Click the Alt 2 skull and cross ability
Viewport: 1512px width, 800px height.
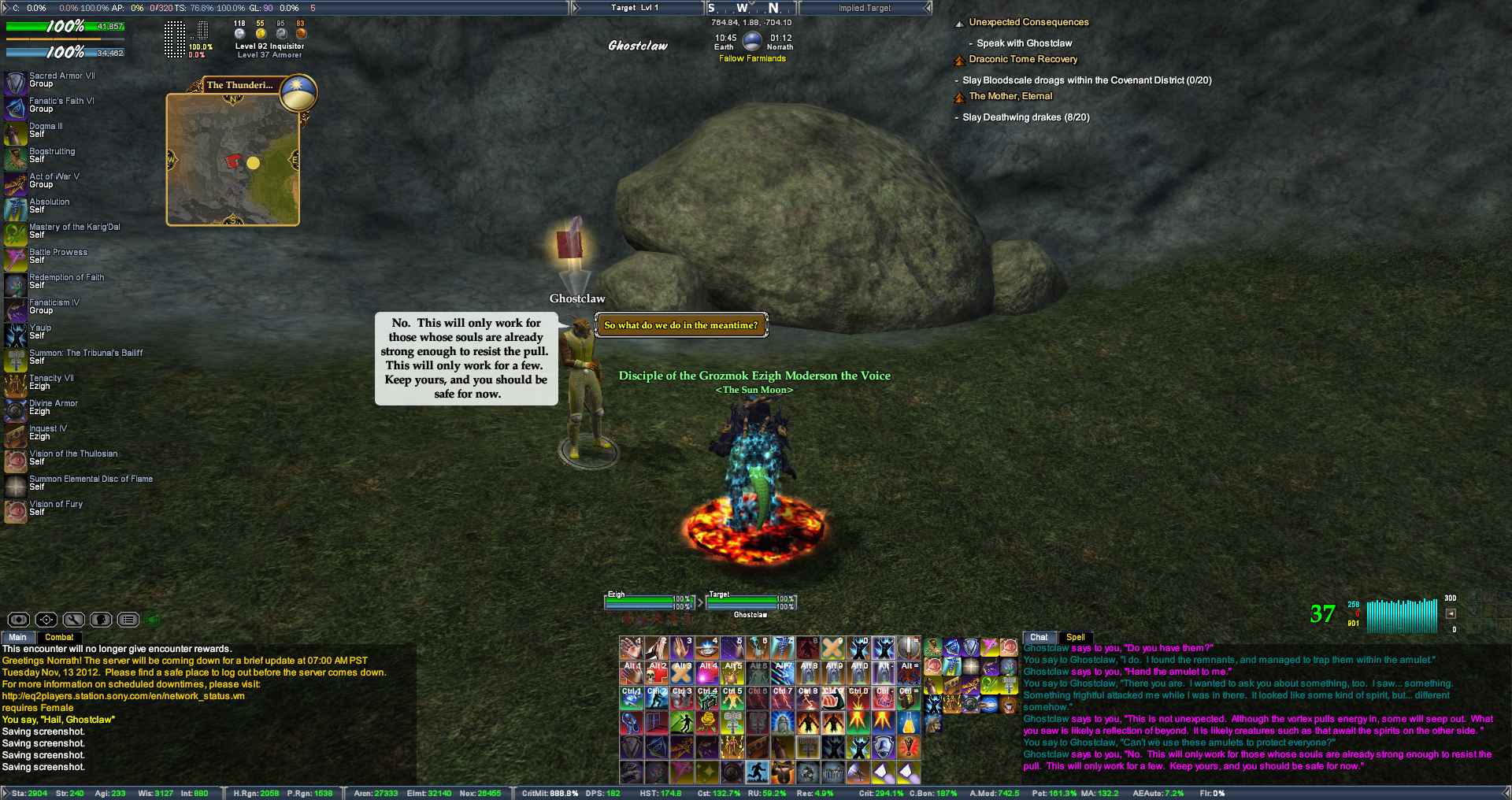[x=657, y=672]
